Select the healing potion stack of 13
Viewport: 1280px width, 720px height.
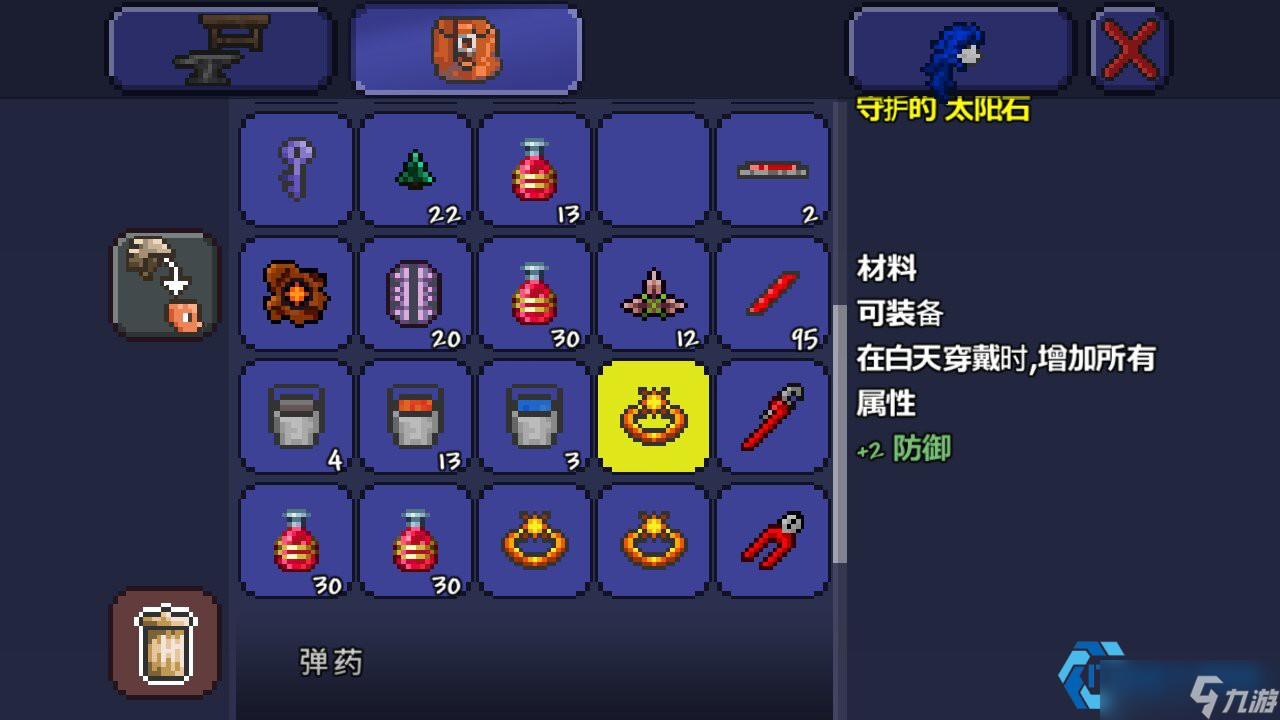coord(534,168)
